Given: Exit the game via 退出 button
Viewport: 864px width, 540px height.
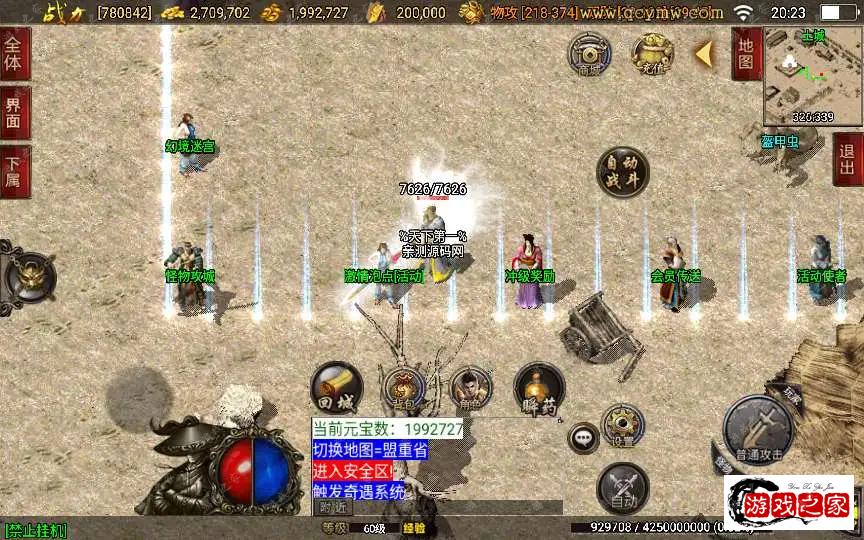Looking at the screenshot, I should click(848, 159).
